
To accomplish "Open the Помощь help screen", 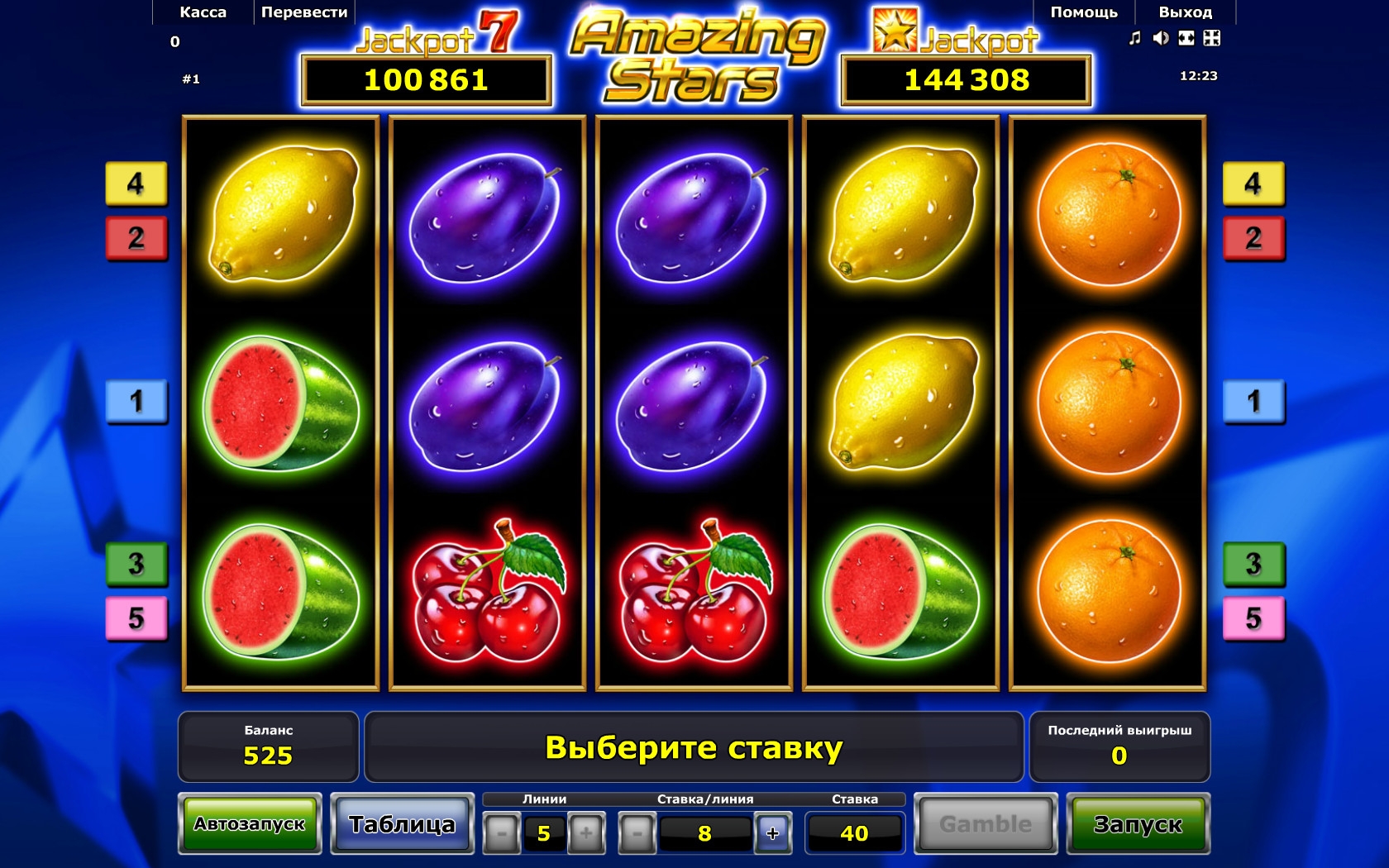I will (1083, 12).
